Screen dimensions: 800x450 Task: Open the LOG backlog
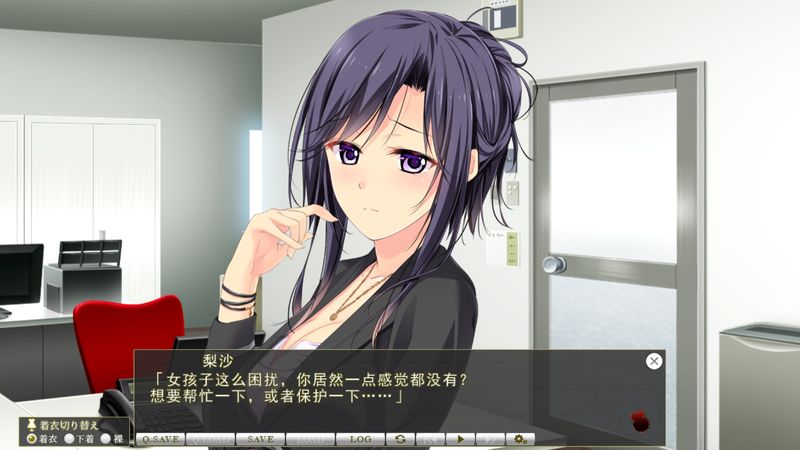360,439
